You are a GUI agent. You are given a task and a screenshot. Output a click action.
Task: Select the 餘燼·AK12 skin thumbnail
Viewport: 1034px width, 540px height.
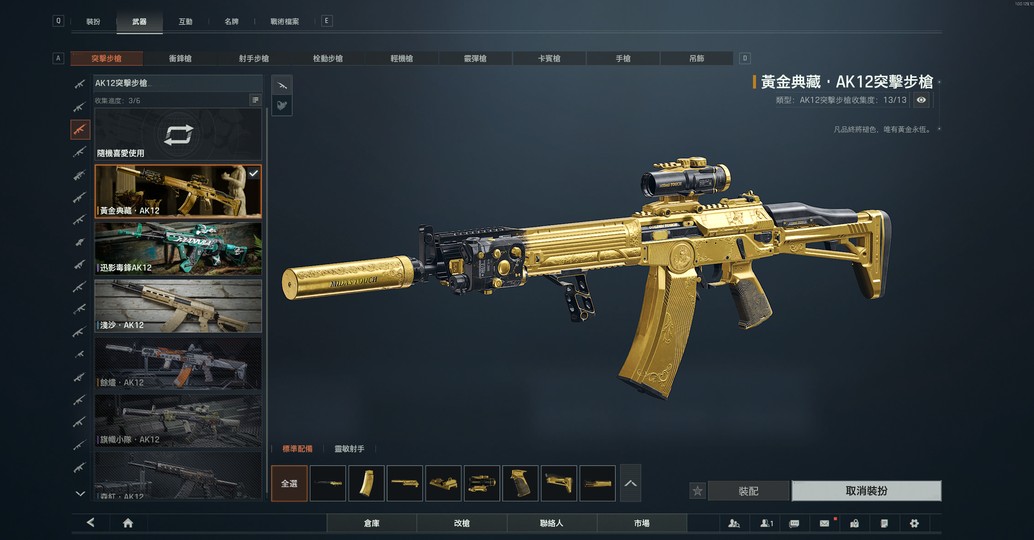click(x=178, y=362)
